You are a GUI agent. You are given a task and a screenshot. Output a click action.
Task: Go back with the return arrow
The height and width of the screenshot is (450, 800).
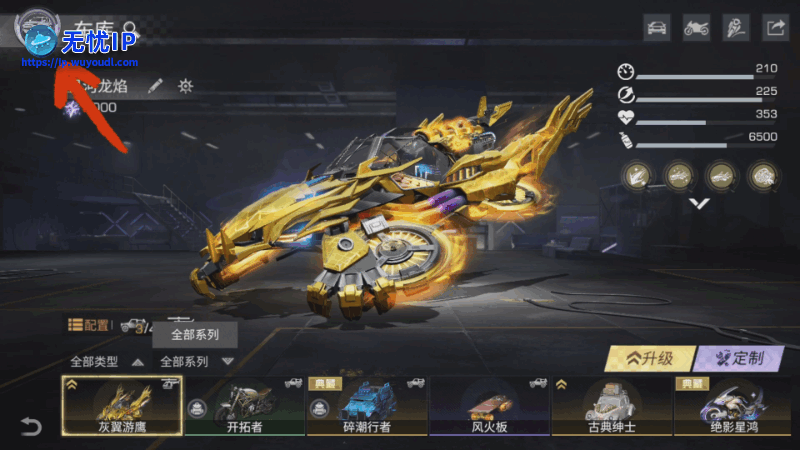[31, 427]
